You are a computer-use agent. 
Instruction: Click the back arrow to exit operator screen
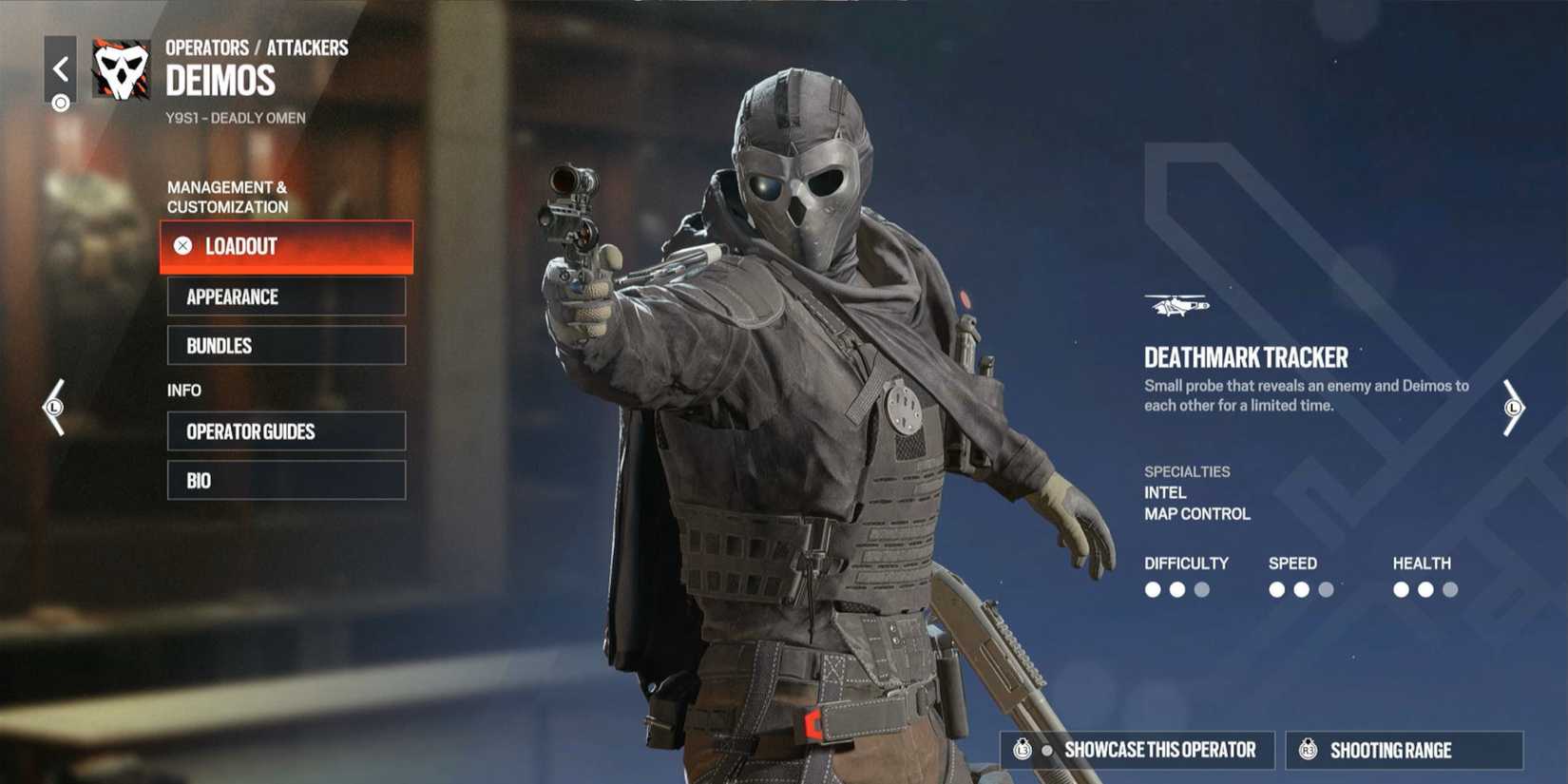coord(62,67)
